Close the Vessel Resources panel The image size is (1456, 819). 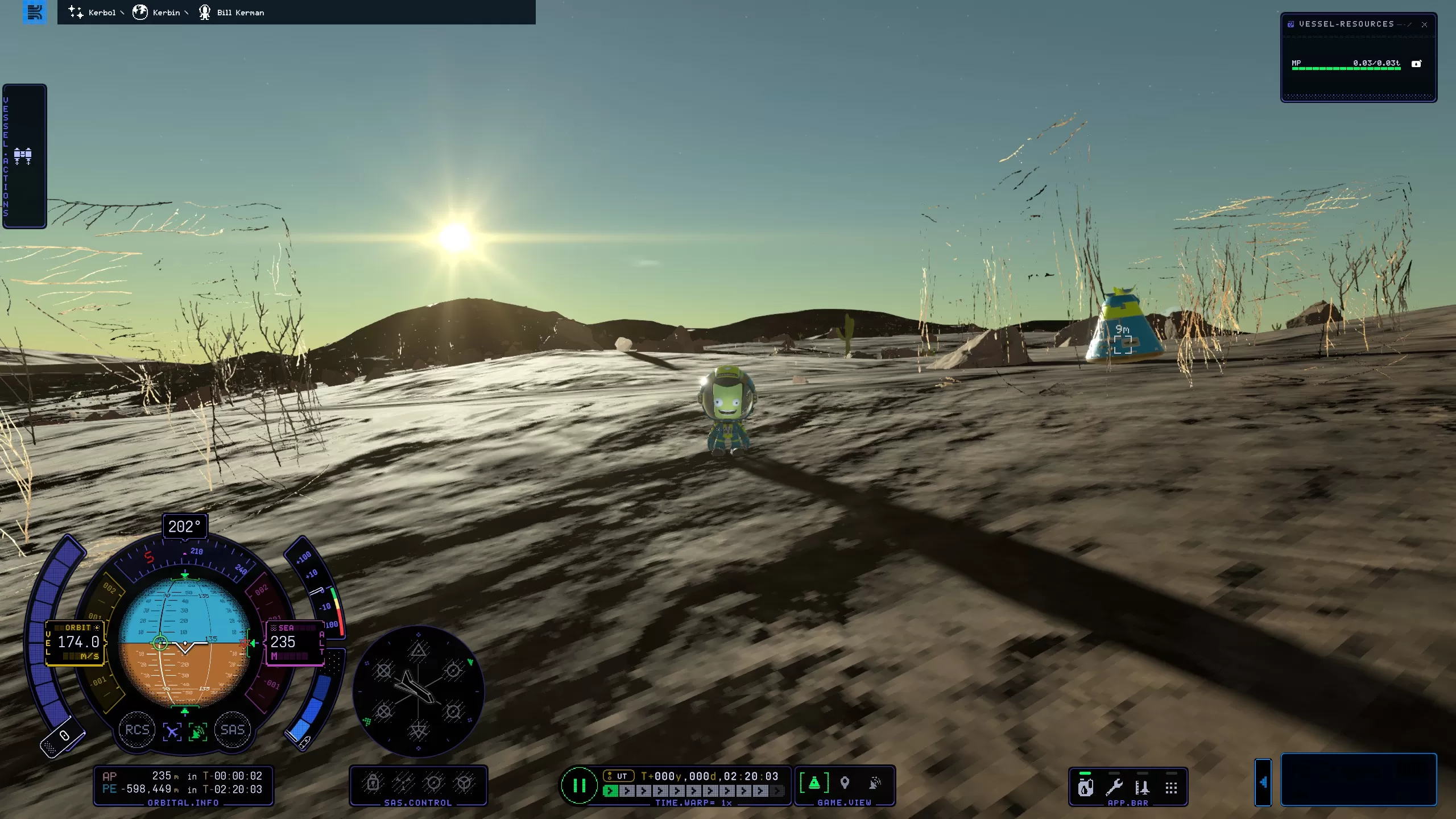coord(1424,24)
